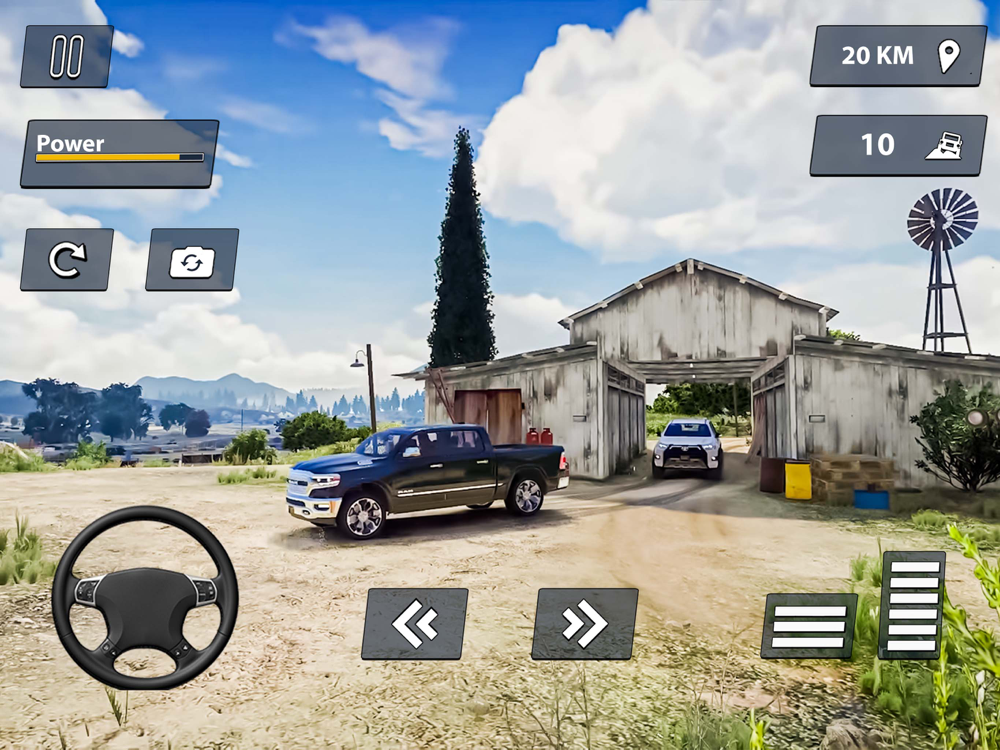
Task: Hit the tall accelerator pedal
Action: [x=912, y=605]
